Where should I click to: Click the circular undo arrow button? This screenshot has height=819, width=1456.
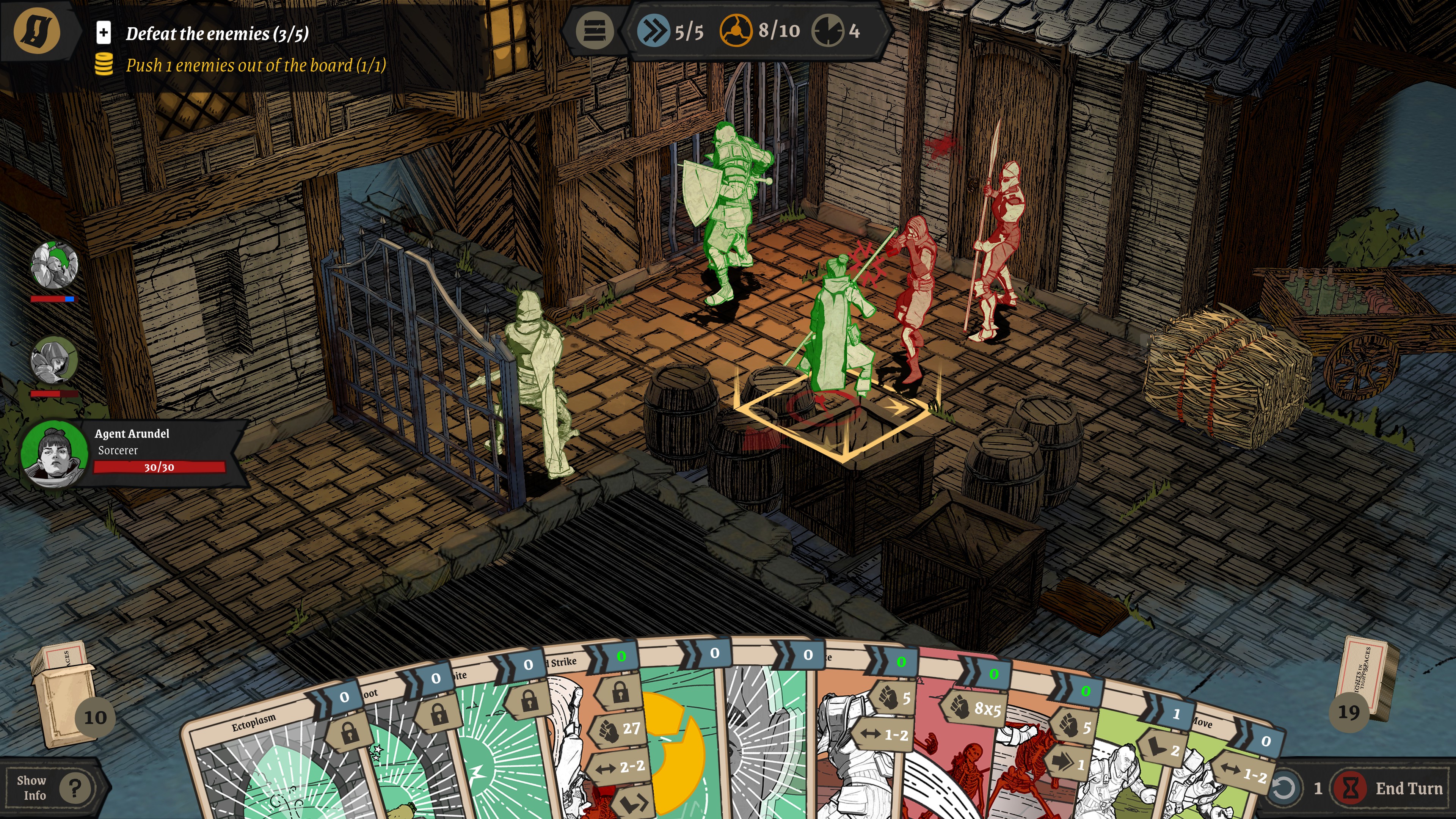click(1283, 788)
